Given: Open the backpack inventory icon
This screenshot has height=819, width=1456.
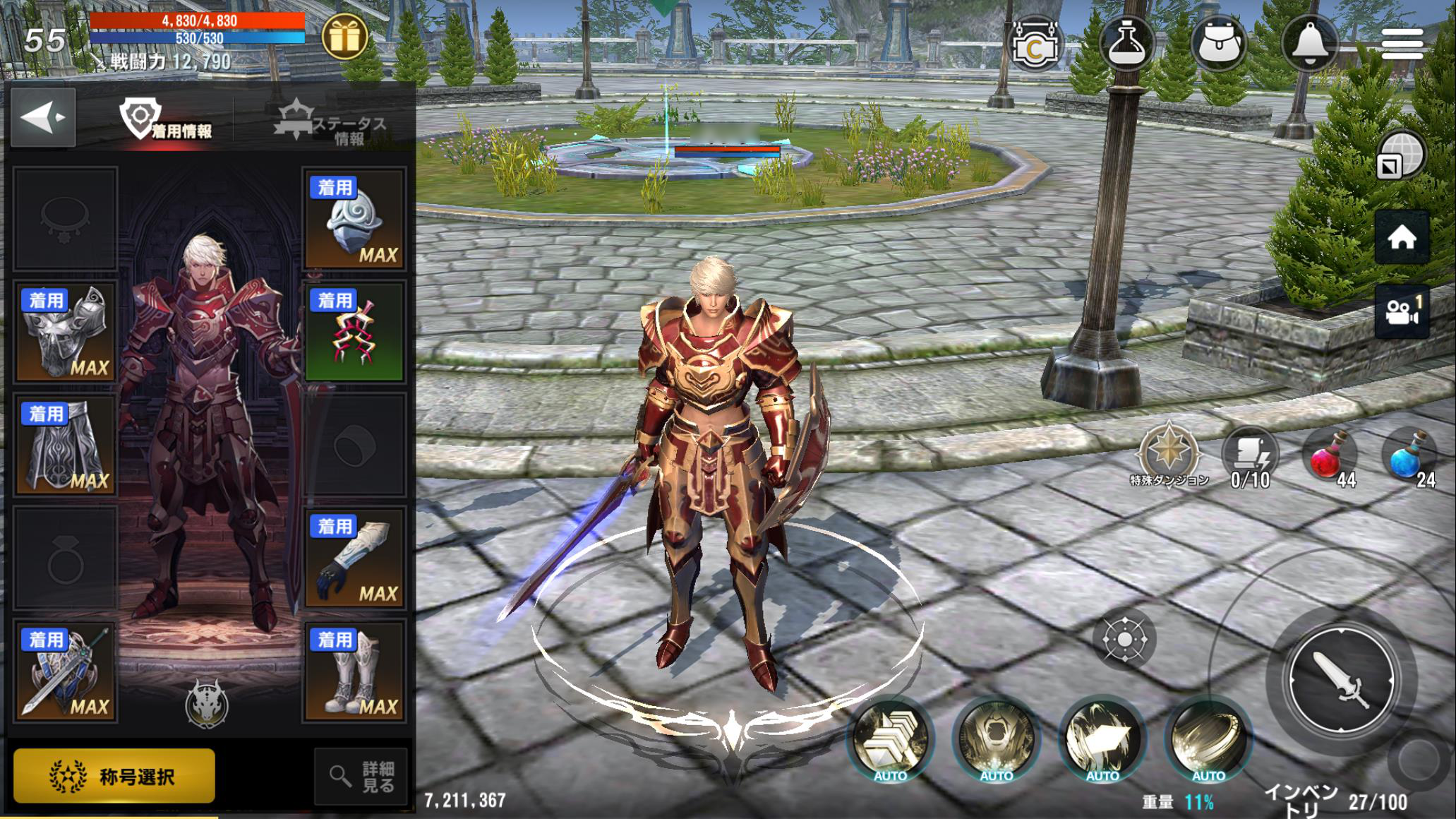Looking at the screenshot, I should pyautogui.click(x=1218, y=44).
